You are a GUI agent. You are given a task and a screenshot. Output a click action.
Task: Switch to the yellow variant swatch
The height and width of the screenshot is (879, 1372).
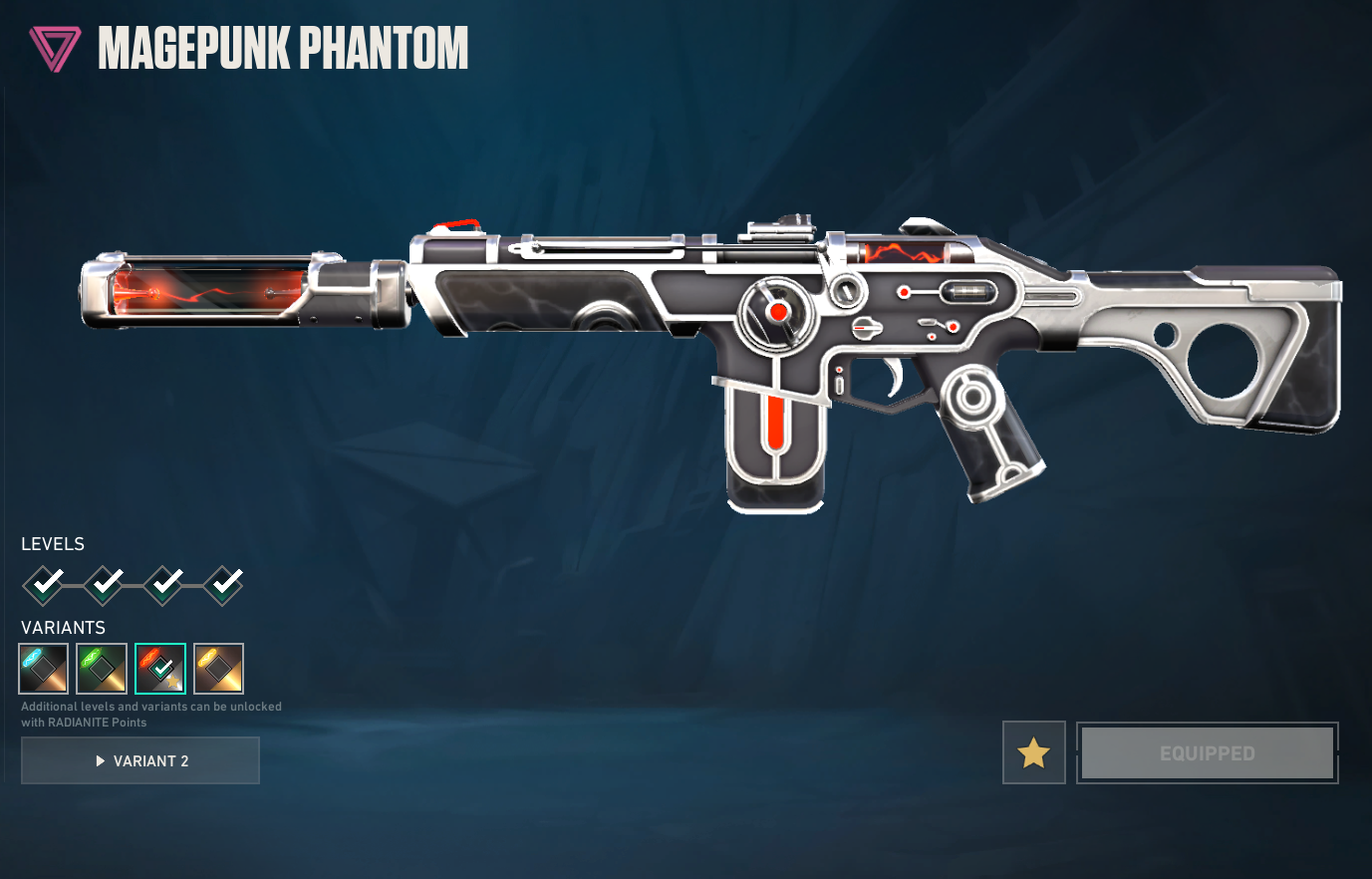click(218, 669)
